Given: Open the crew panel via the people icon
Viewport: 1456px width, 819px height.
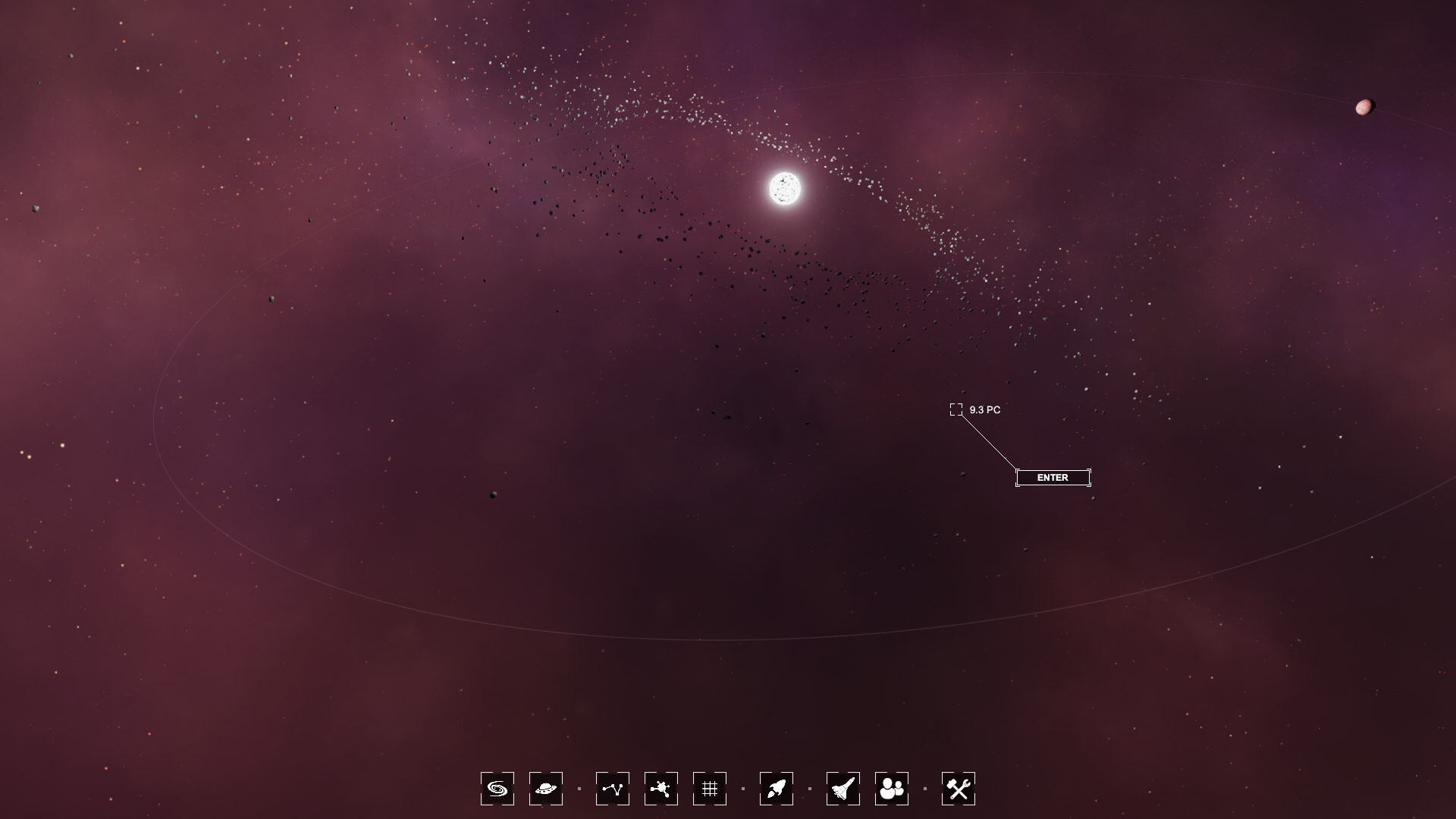Looking at the screenshot, I should coord(893,789).
